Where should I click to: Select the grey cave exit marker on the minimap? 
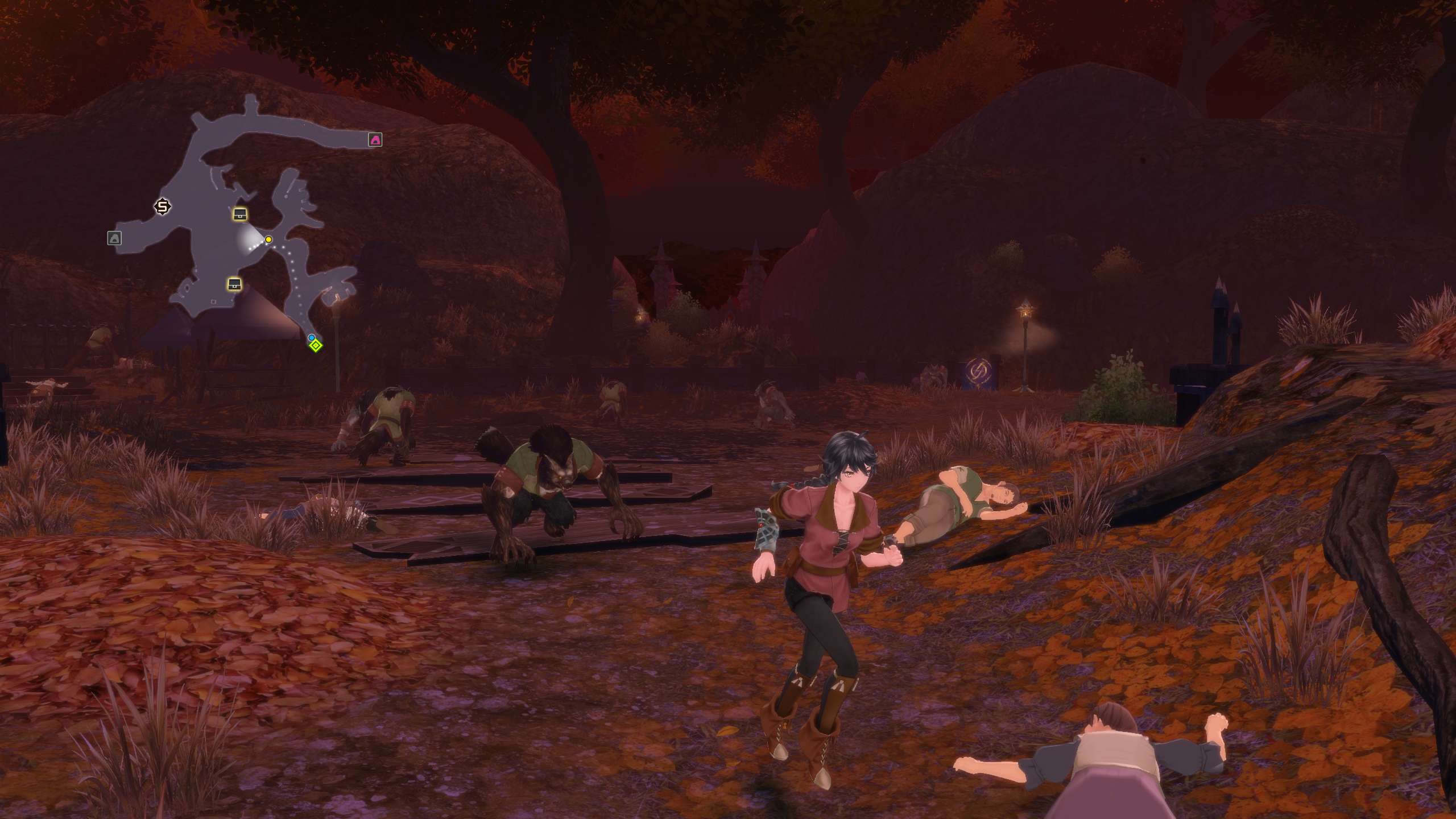tap(114, 238)
